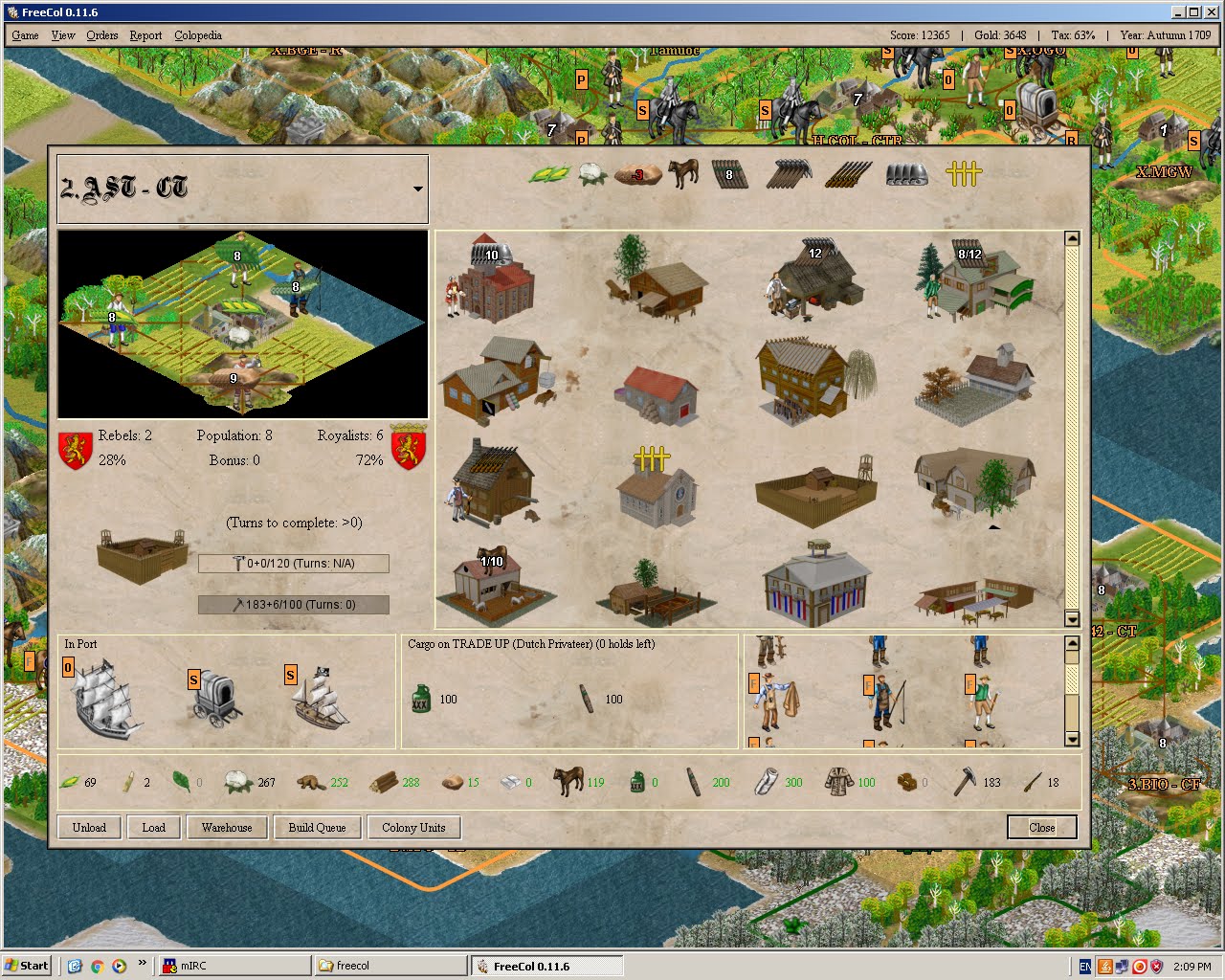Image resolution: width=1225 pixels, height=980 pixels.
Task: Click the cotton icon in the production row
Action: coord(591,172)
